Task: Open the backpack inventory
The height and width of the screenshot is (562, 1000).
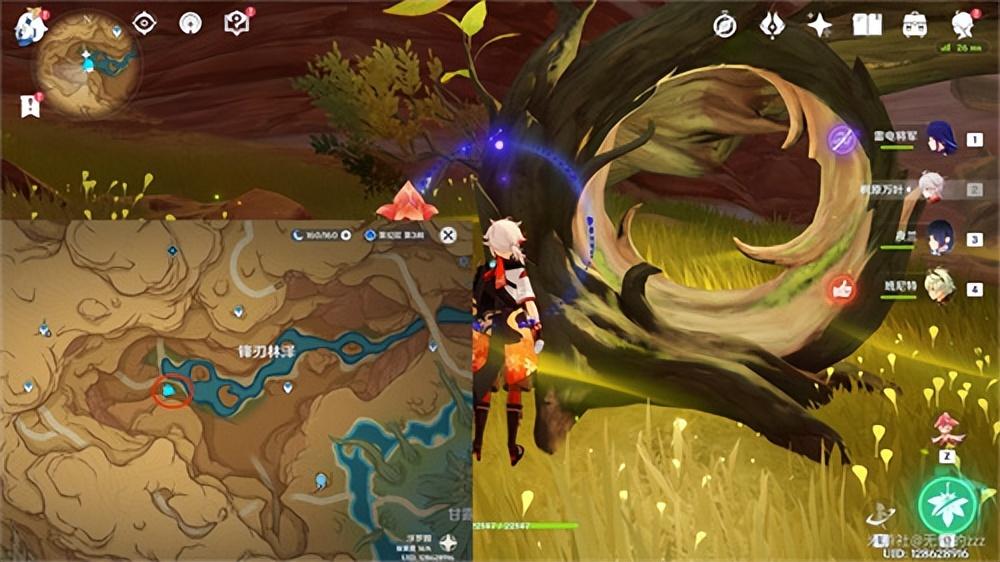Action: pyautogui.click(x=914, y=25)
